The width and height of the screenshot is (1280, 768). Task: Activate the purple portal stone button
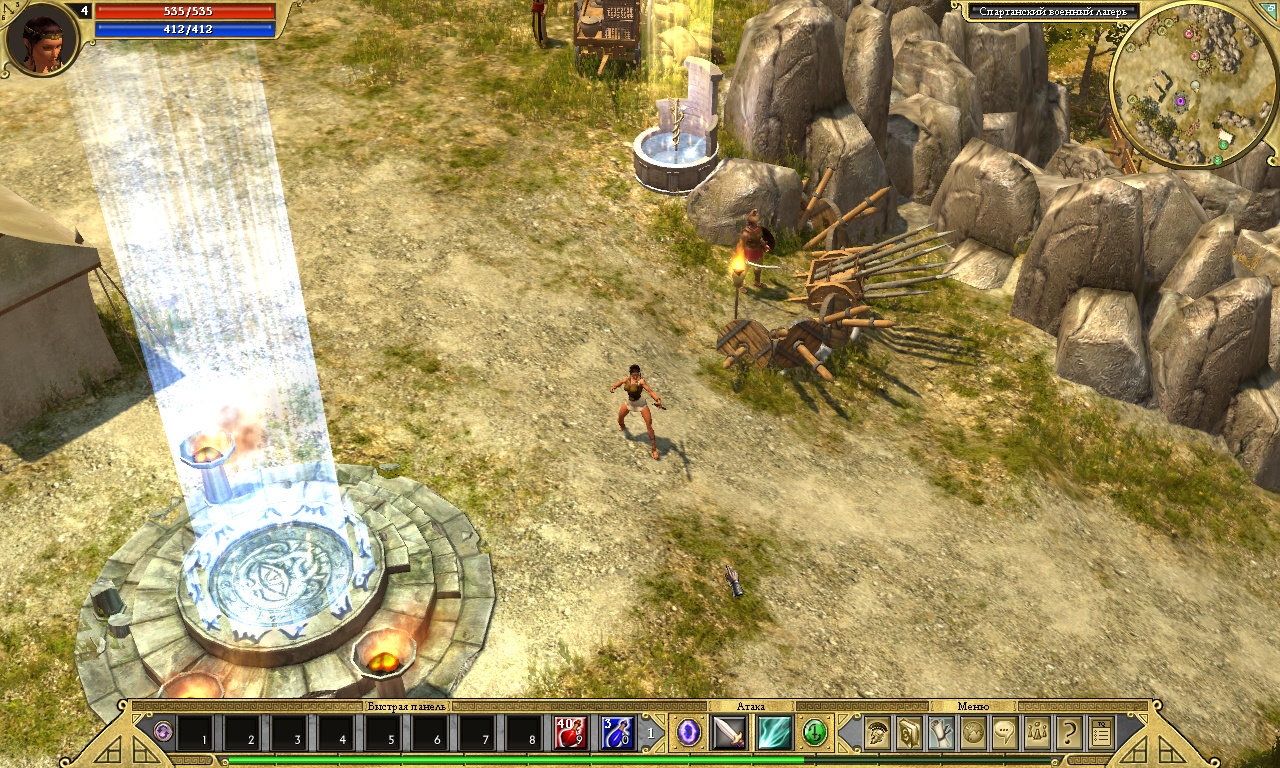690,733
